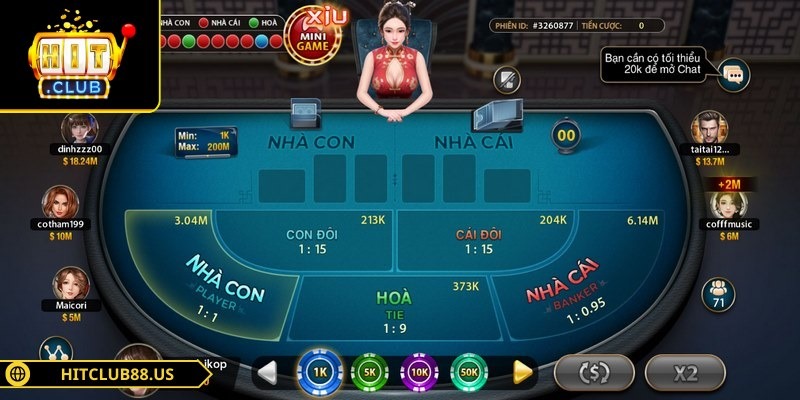Pick the purple 10K chip
Screen dimensions: 800x400
(x=420, y=372)
